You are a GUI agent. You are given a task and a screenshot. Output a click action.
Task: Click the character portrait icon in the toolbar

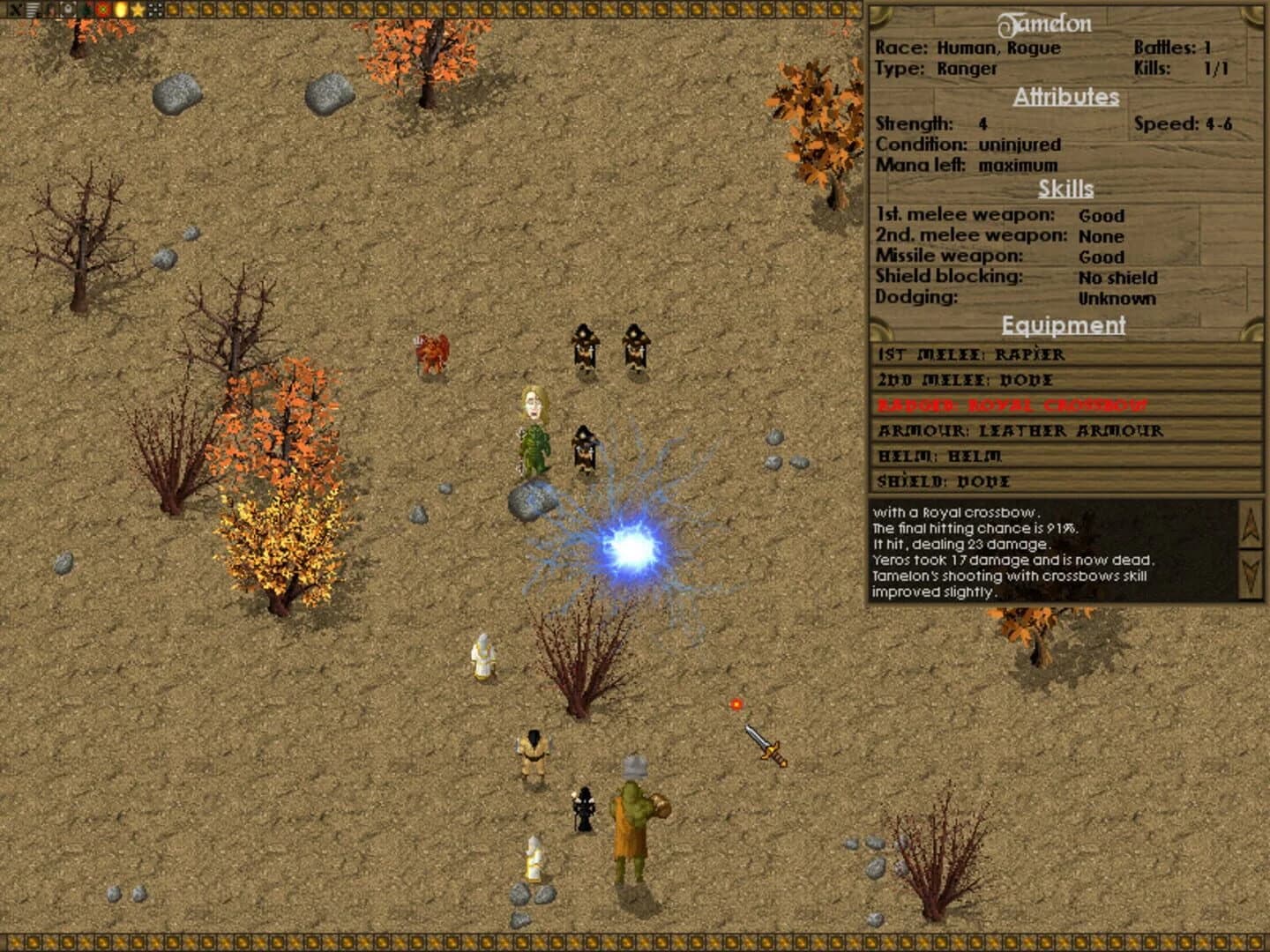tap(49, 9)
